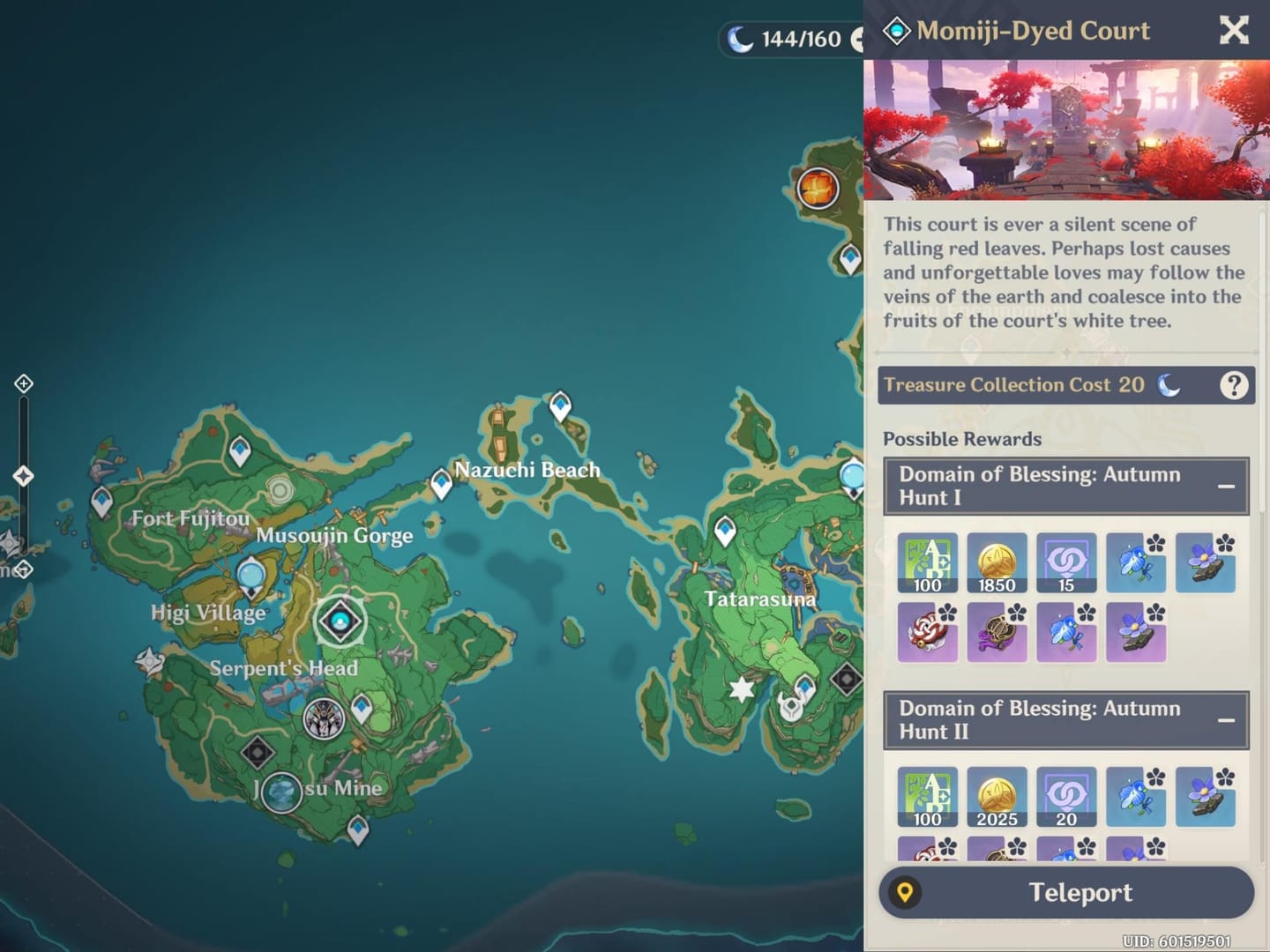Select the 15 Companionship EXP reward icon
Image resolution: width=1270 pixels, height=952 pixels.
click(x=1066, y=562)
